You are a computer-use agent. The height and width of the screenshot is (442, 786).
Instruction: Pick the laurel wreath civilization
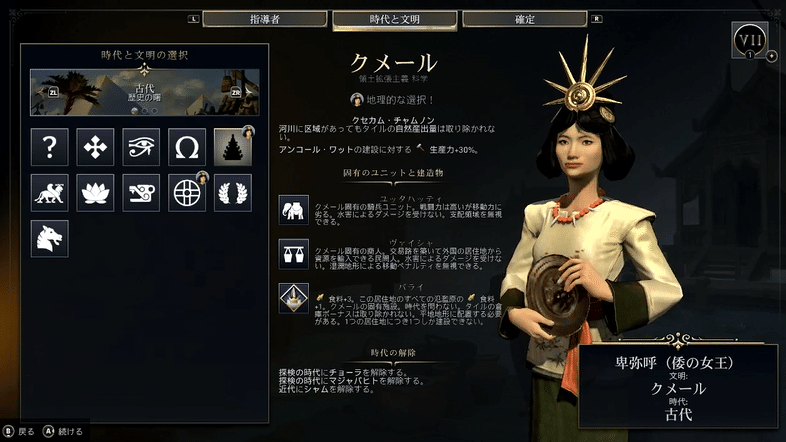click(x=233, y=192)
